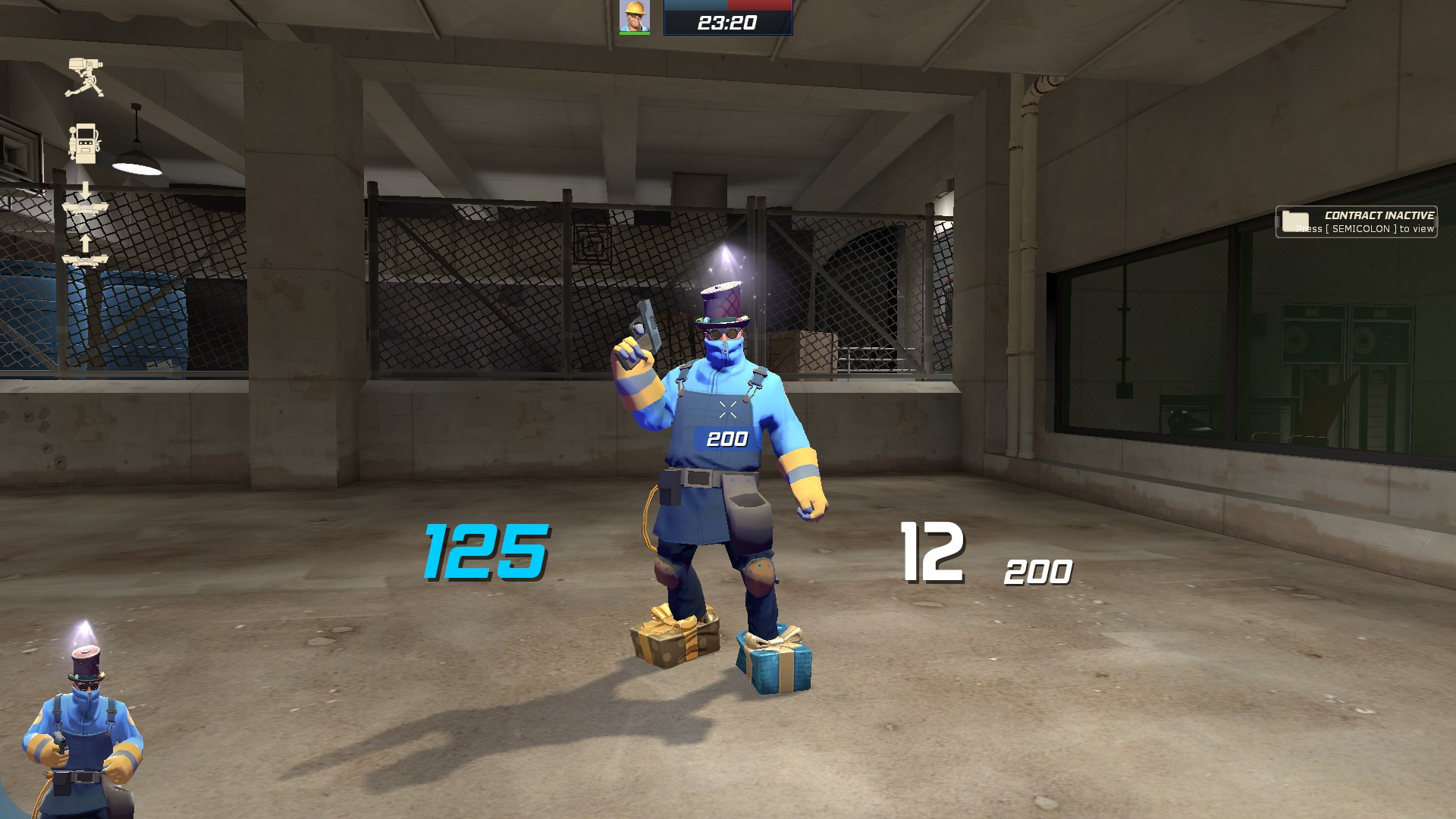Click the green health bar under the portrait
Viewport: 1456px width, 819px height.
(635, 33)
